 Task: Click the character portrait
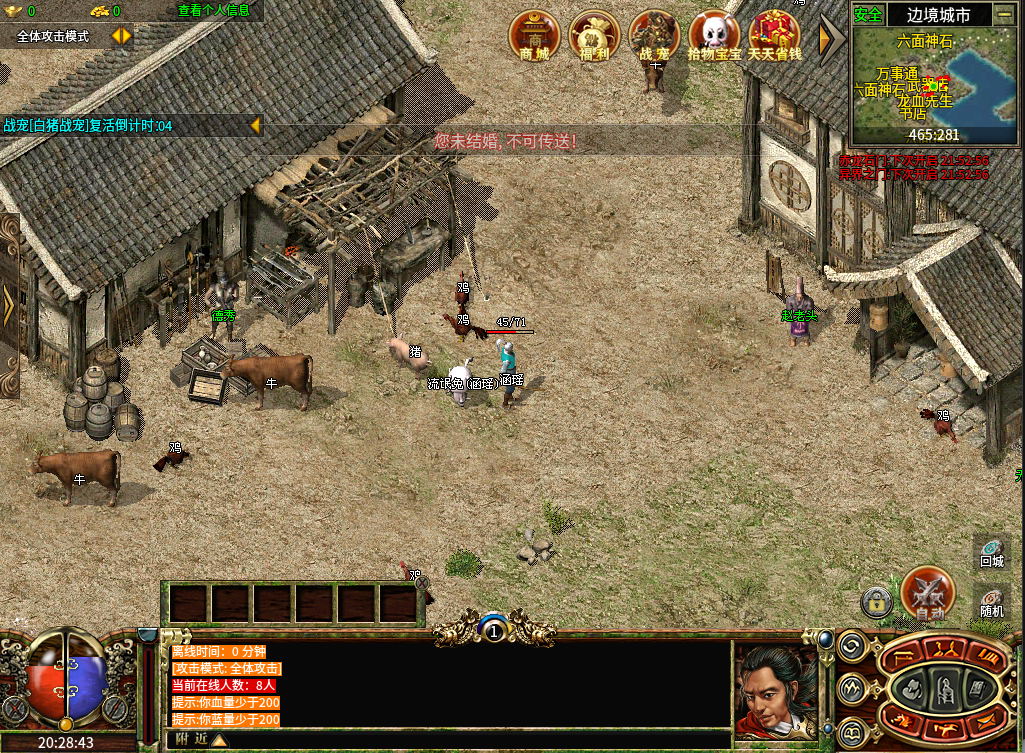pos(773,691)
